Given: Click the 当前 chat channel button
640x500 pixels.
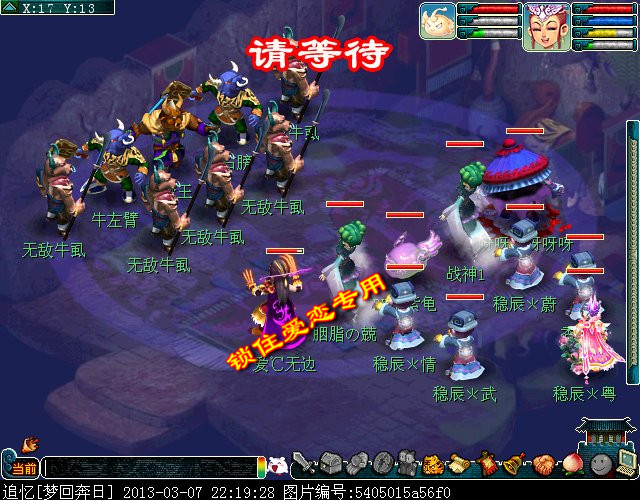Looking at the screenshot, I should (24, 468).
